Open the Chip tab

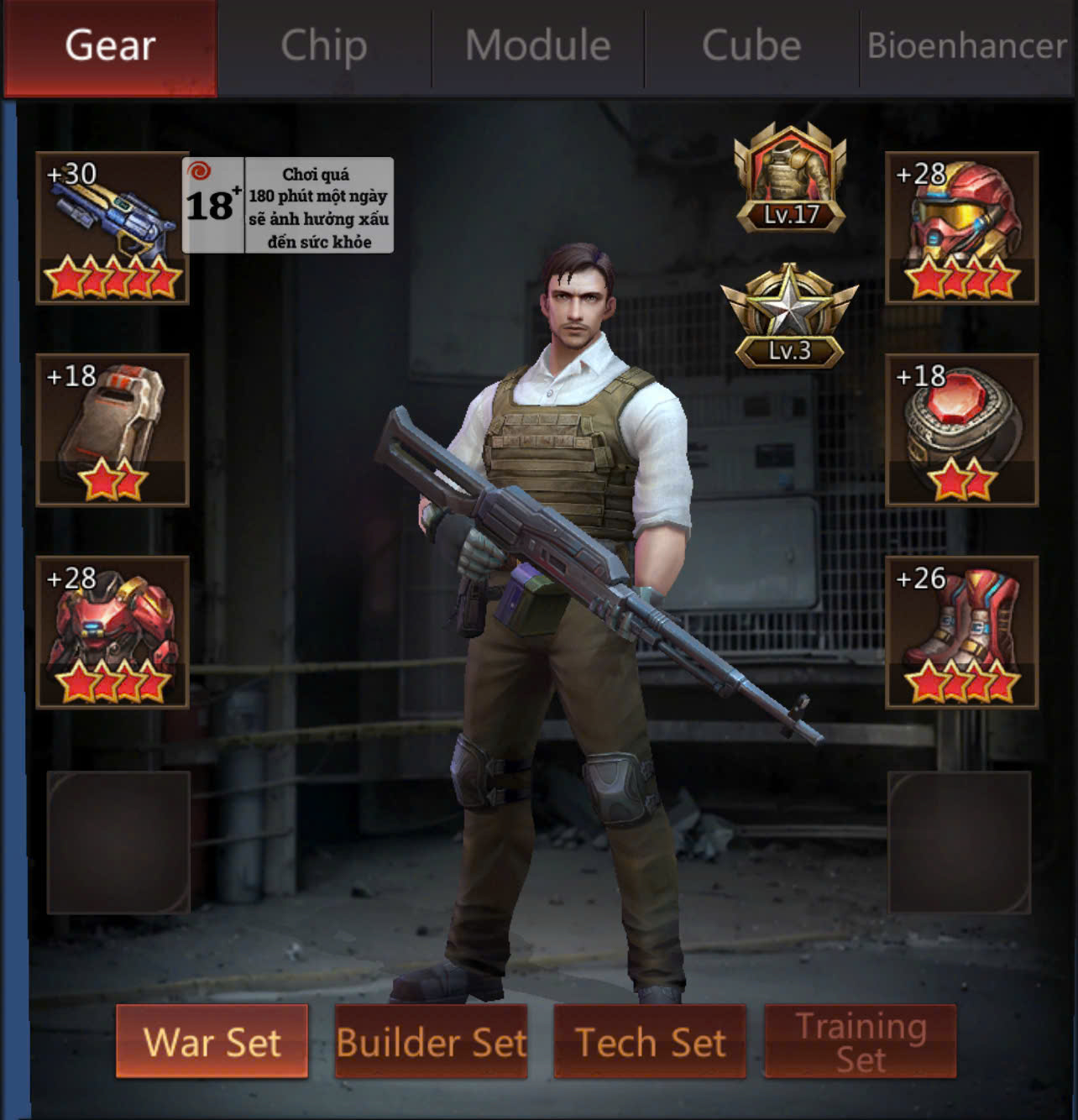coord(324,46)
